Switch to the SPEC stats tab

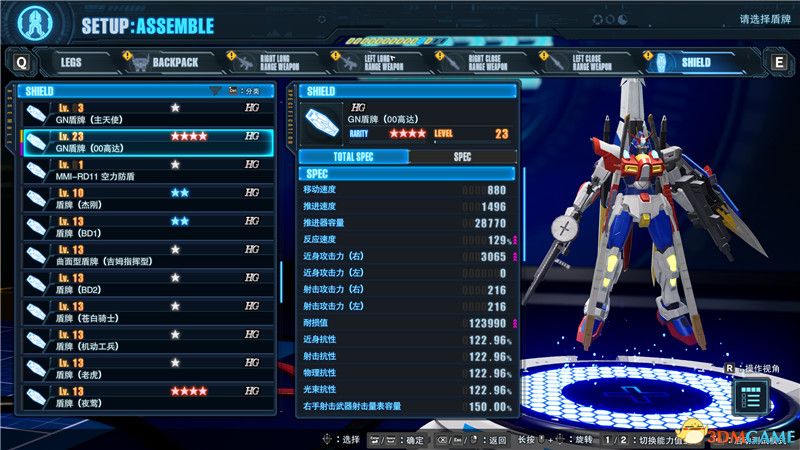coord(462,157)
